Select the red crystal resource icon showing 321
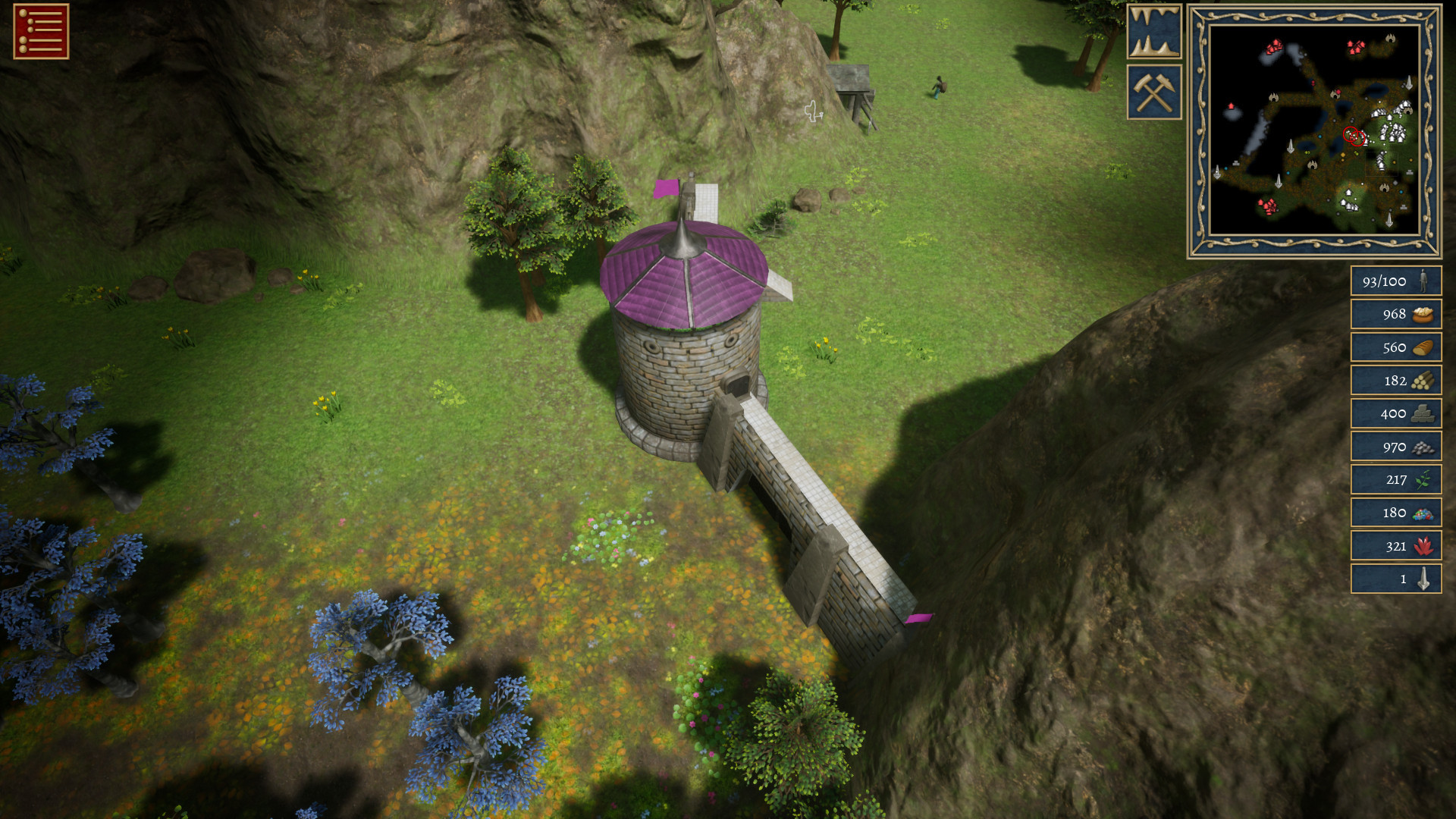1456x819 pixels. click(x=1395, y=545)
